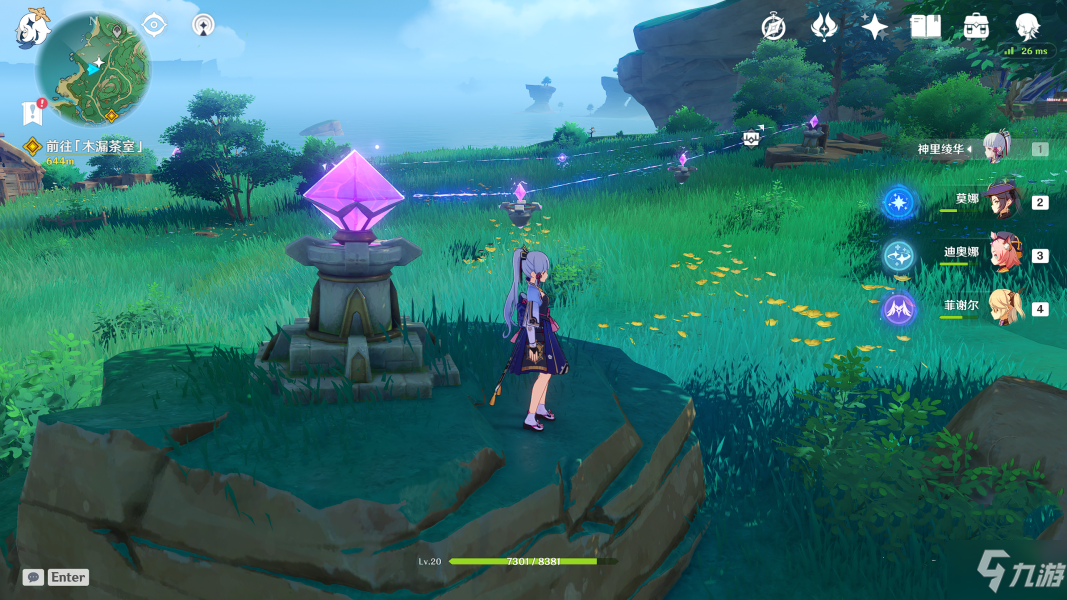Toggle the elemental sight eye icon
Viewport: 1067px width, 600px height.
pyautogui.click(x=154, y=24)
